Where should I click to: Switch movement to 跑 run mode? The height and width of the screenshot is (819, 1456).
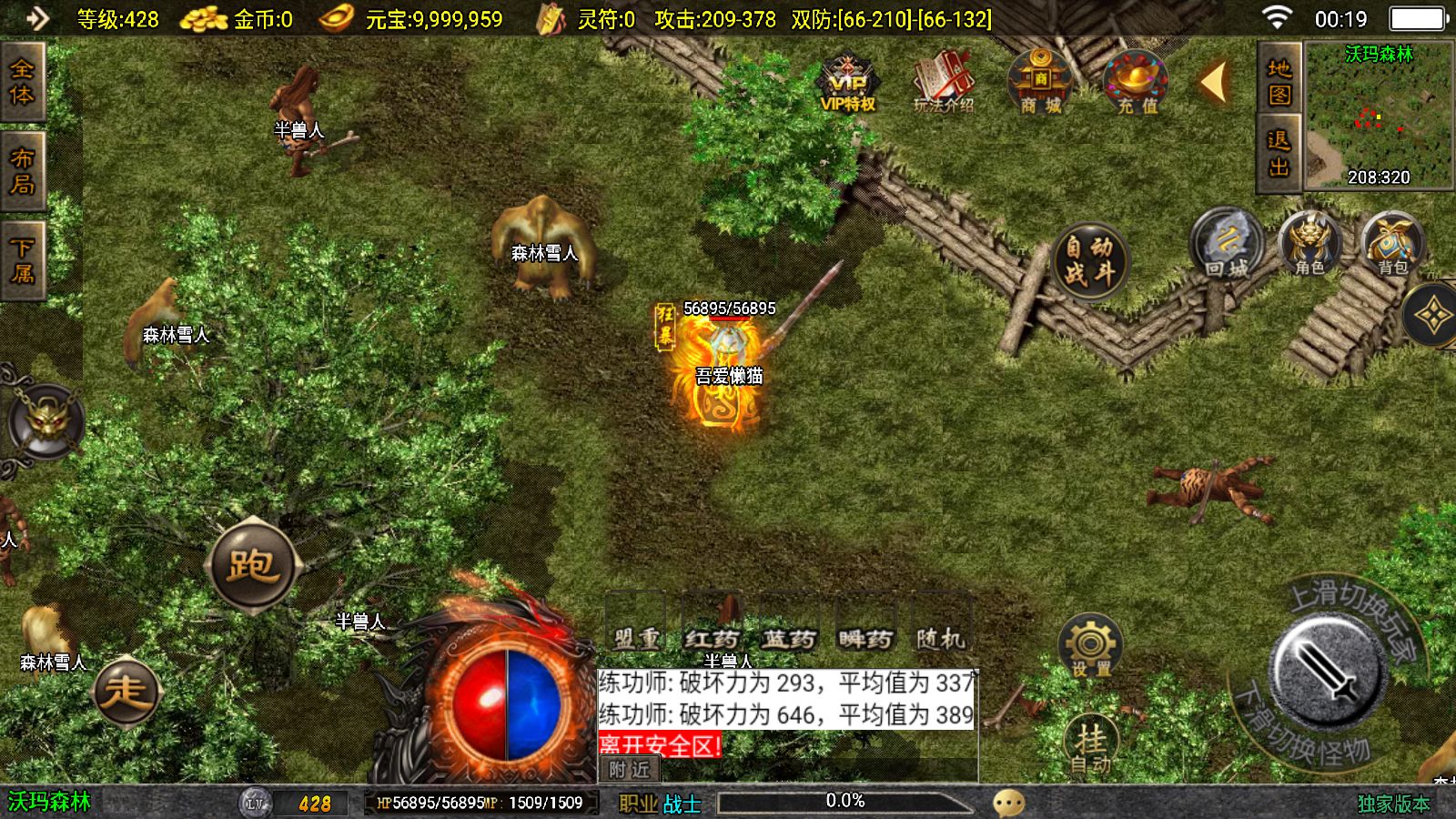coord(252,565)
